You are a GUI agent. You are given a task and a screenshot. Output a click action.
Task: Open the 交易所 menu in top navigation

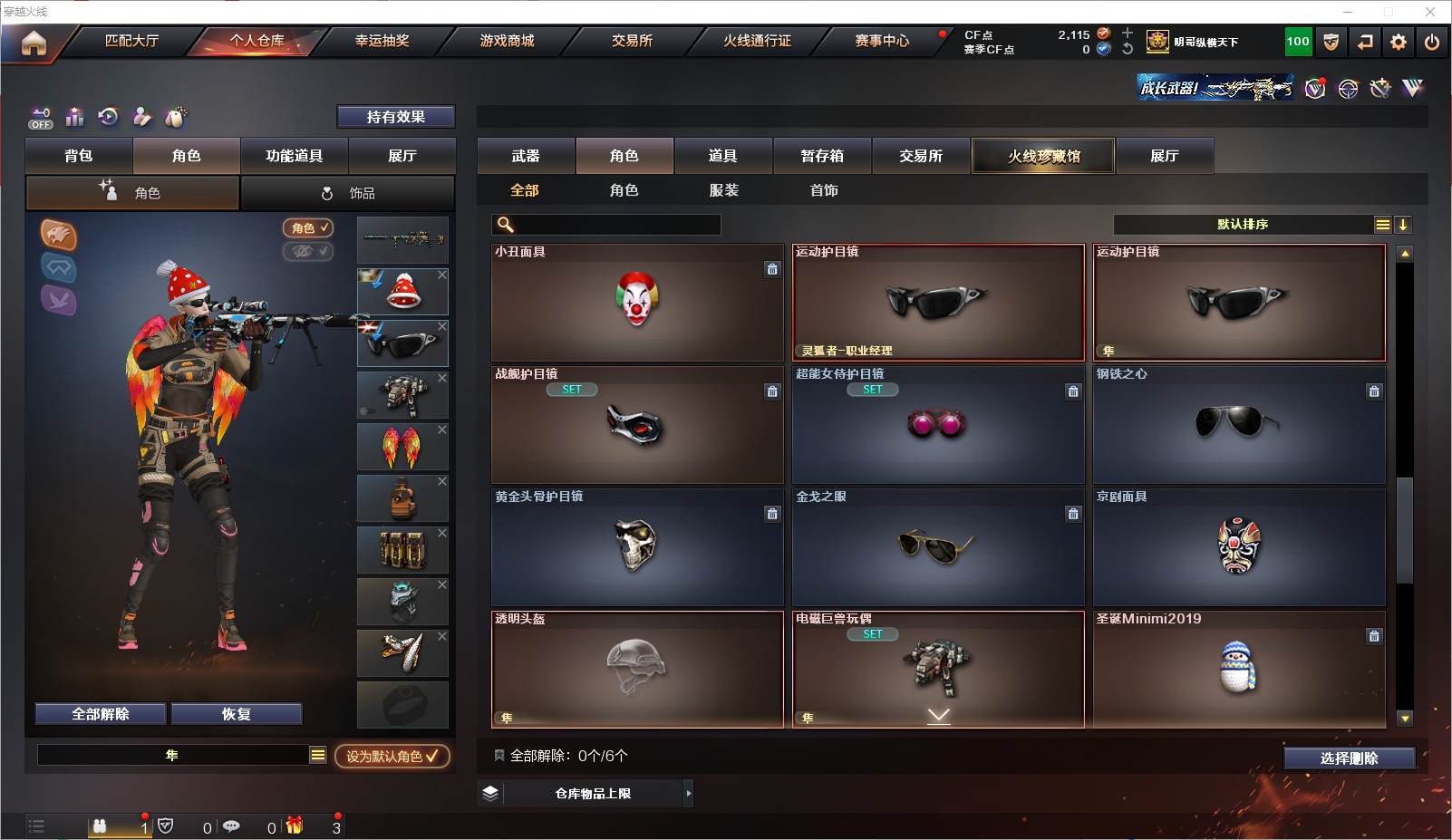coord(632,41)
